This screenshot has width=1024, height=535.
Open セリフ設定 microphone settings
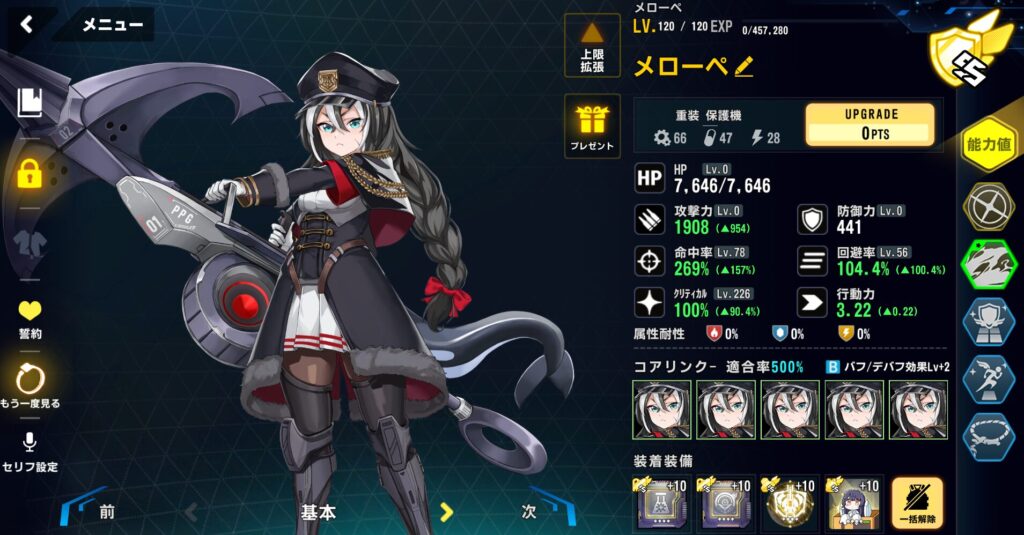[30, 451]
